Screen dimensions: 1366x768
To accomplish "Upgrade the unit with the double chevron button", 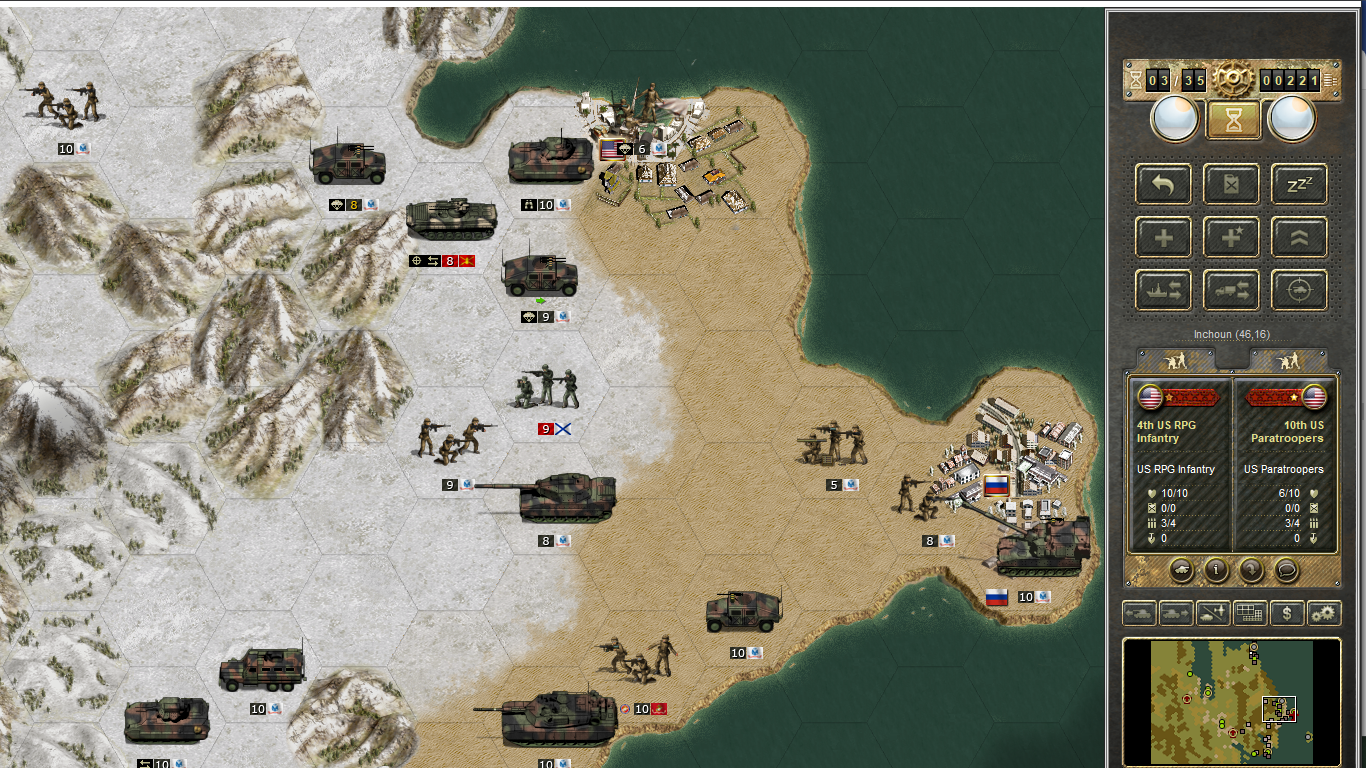I will 1299,238.
